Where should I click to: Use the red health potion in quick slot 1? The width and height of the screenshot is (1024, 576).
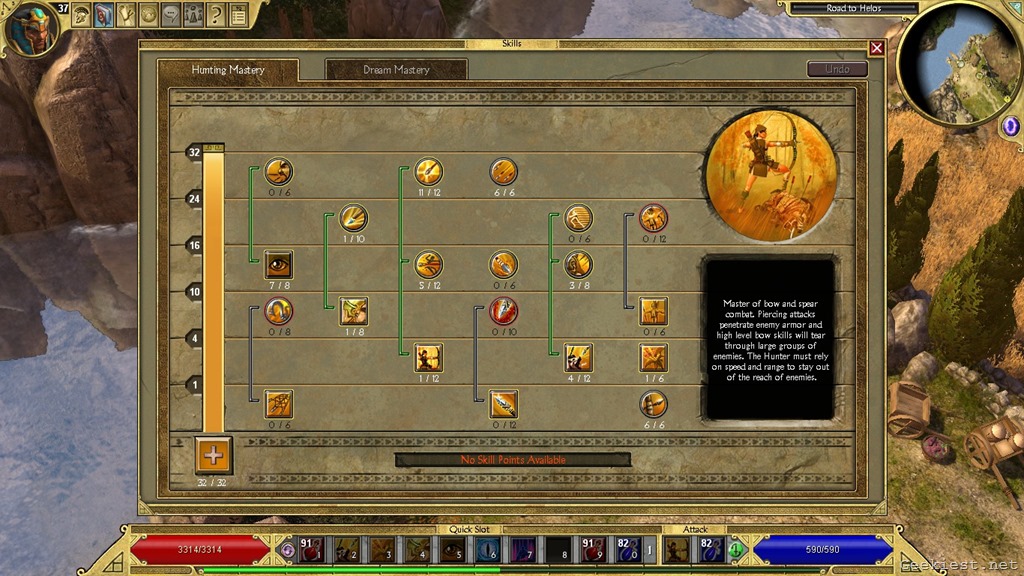coord(311,548)
